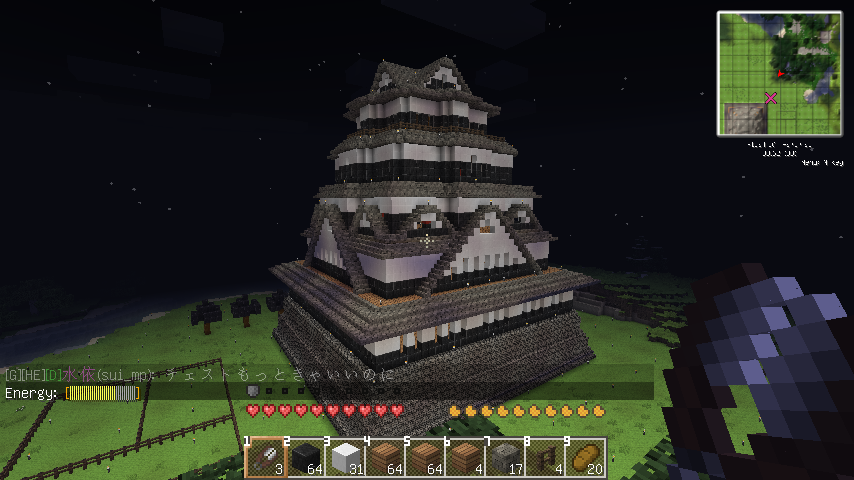This screenshot has width=854, height=480.
Task: Select the first hotbar slot holding 3 items
Action: pos(266,458)
